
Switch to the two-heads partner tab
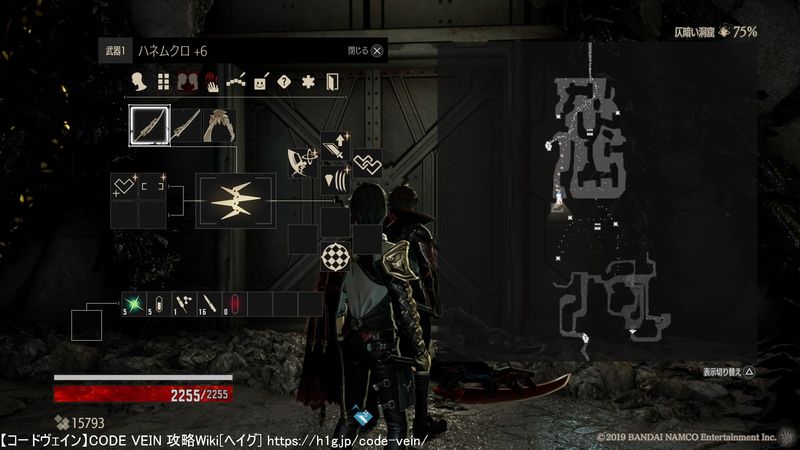[x=188, y=82]
